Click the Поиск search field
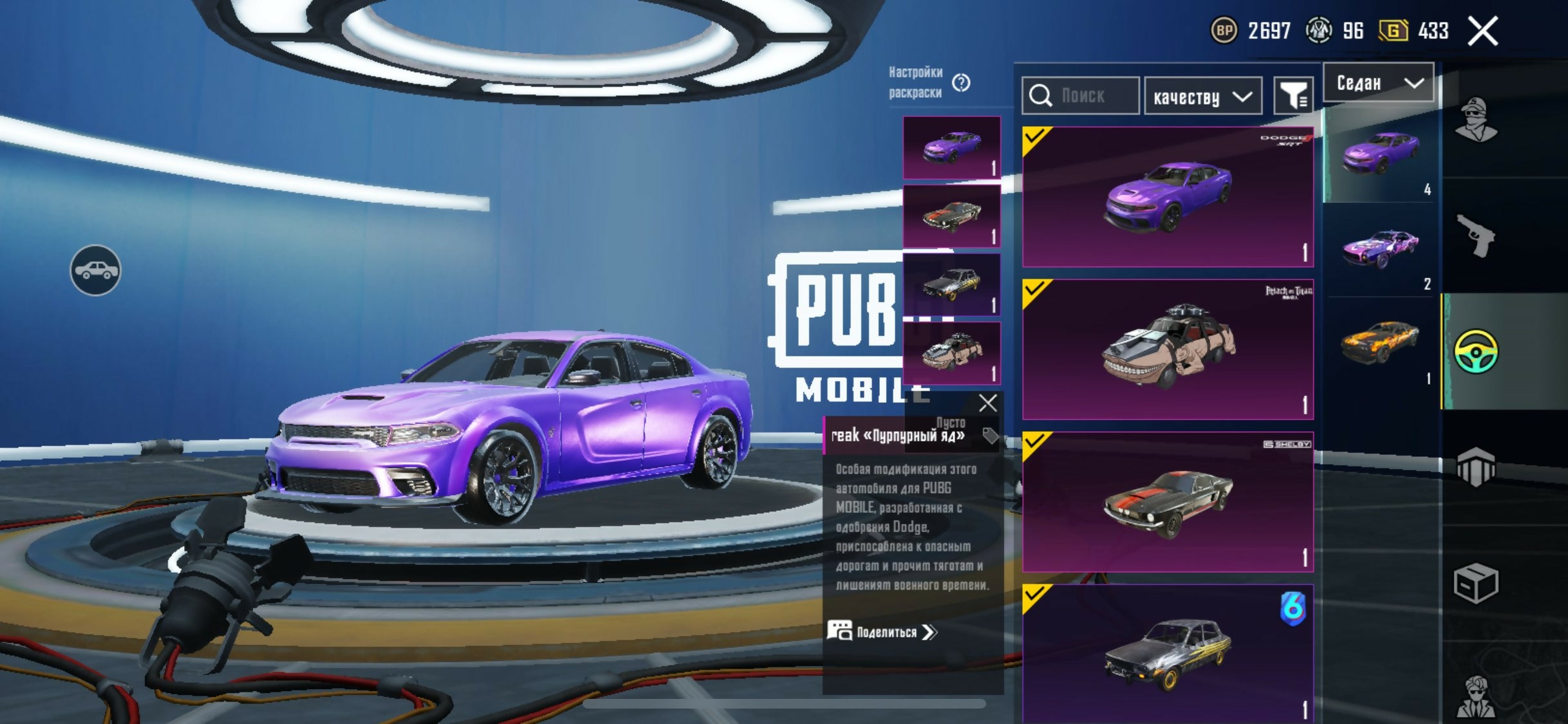Viewport: 1568px width, 724px height. tap(1081, 96)
